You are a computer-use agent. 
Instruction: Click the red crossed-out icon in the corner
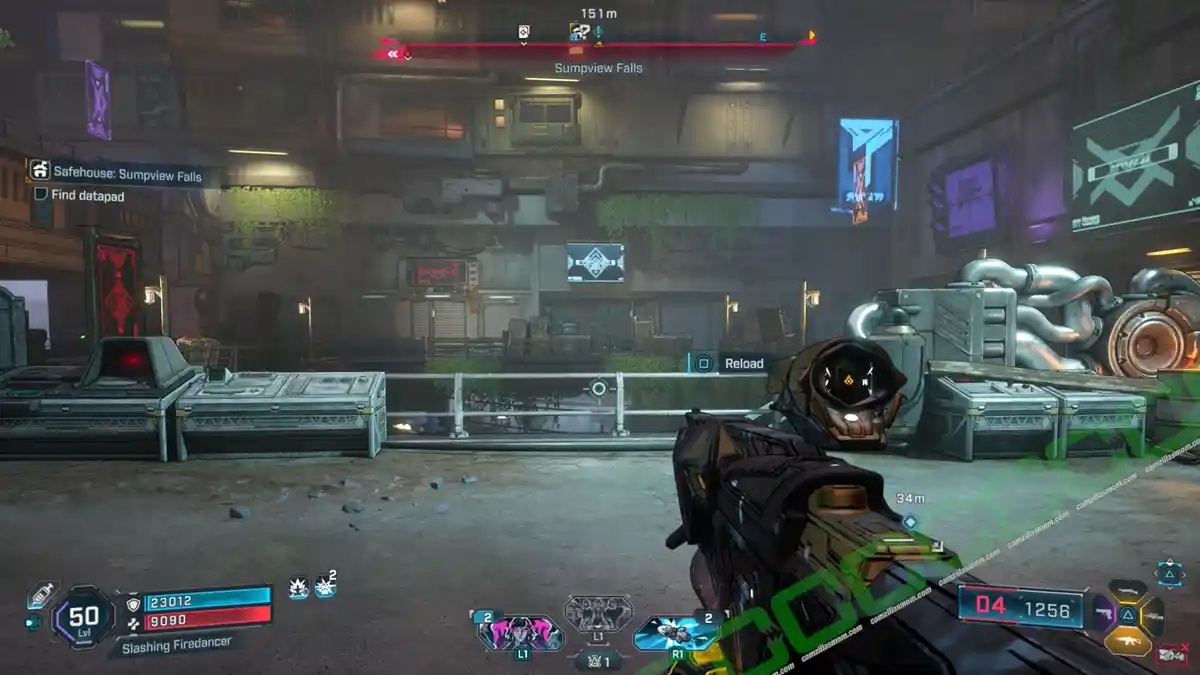pyautogui.click(x=1172, y=654)
